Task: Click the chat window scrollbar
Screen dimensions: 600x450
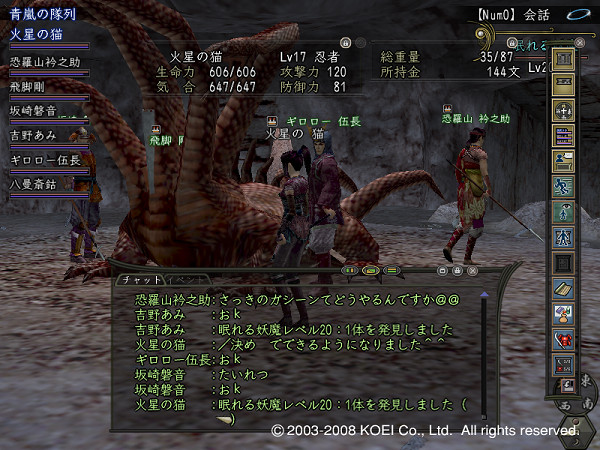Action: (x=484, y=350)
